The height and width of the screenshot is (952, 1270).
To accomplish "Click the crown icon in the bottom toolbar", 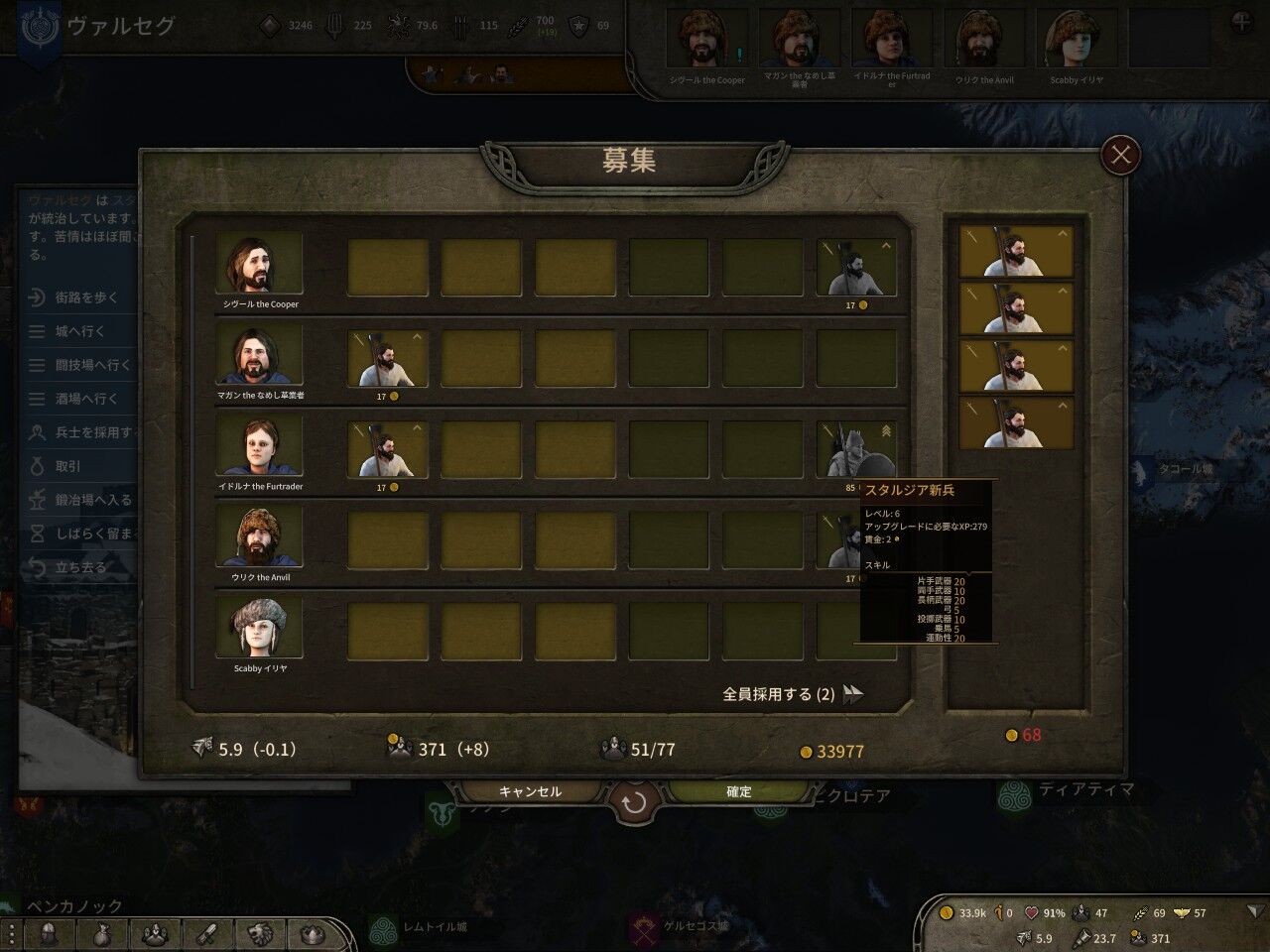I will [312, 933].
